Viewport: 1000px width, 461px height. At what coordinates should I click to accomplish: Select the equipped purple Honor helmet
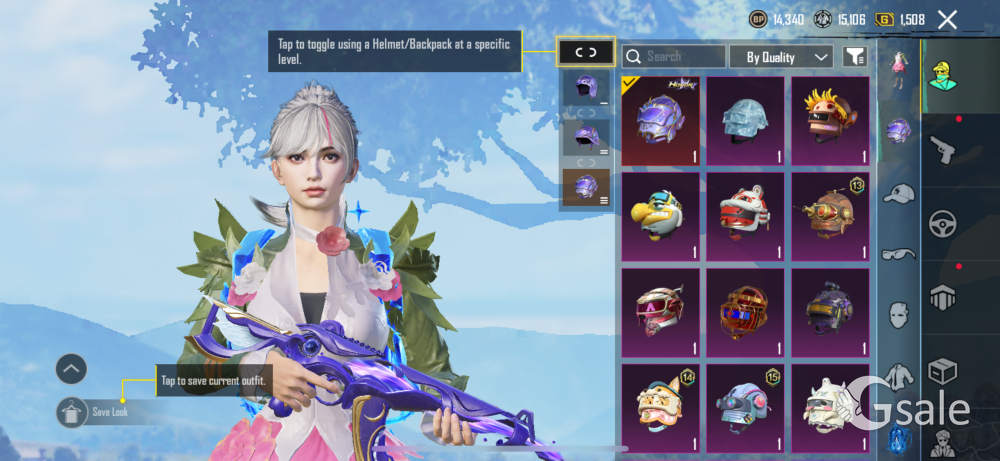[x=660, y=121]
